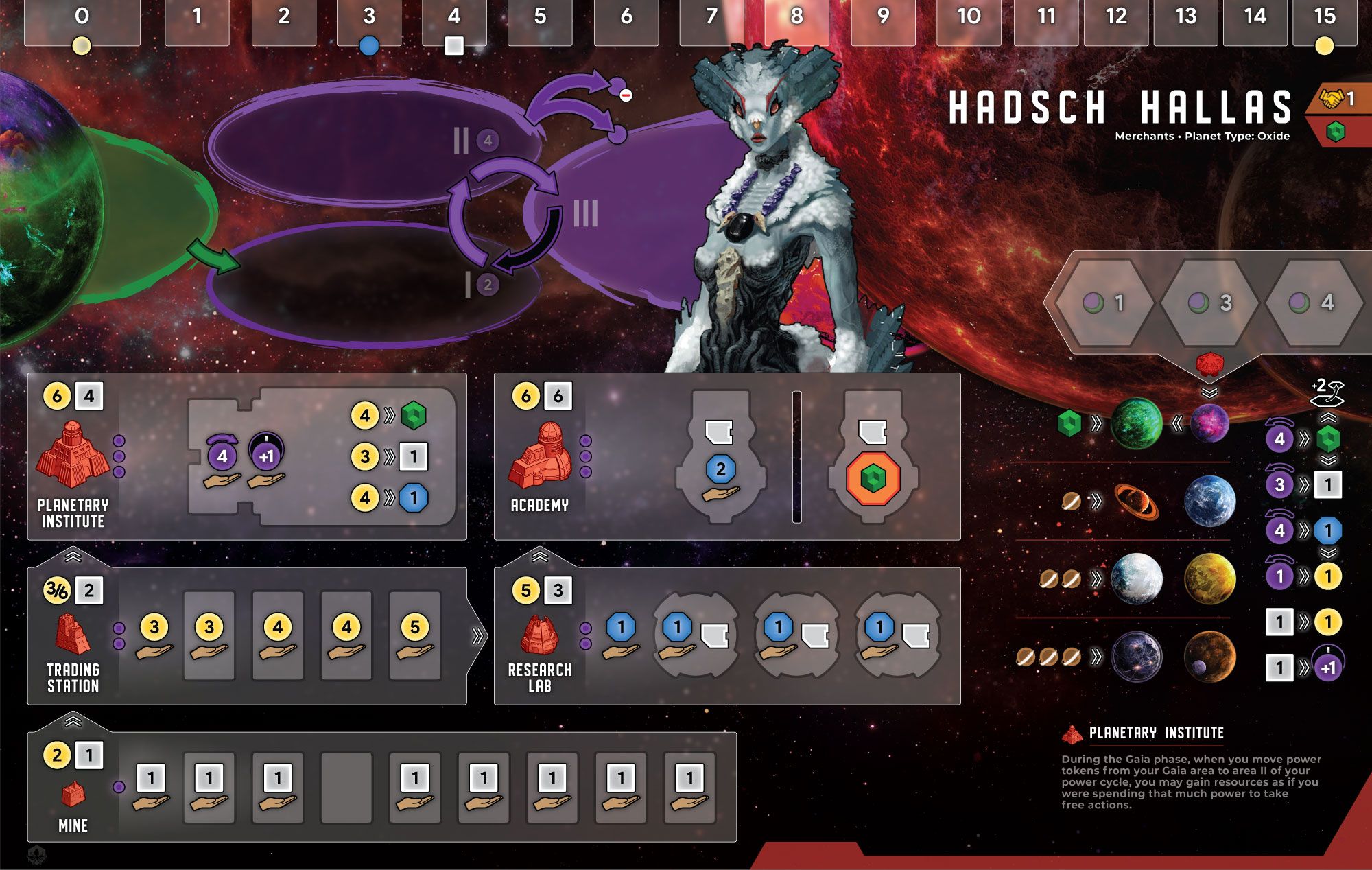Select the ringed orange planet icon
The width and height of the screenshot is (1372, 870).
[x=1137, y=502]
